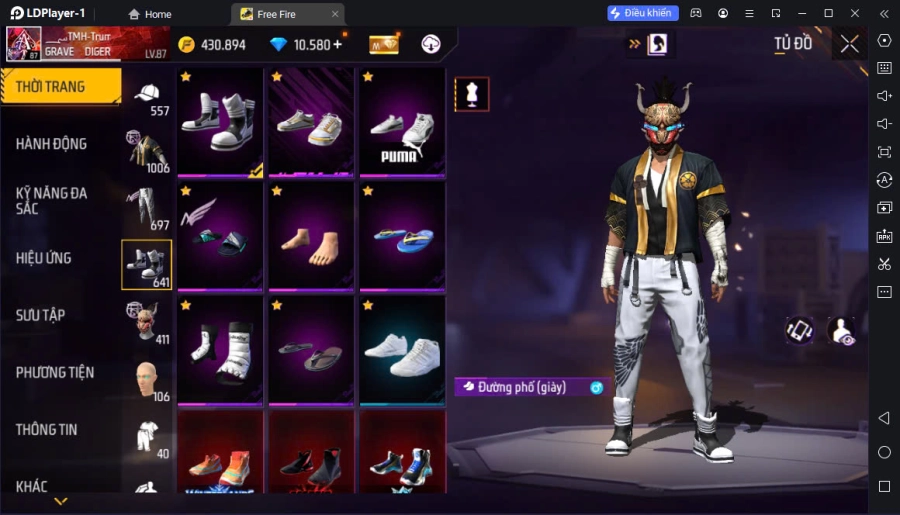
Task: Close the wardrobe with the X button
Action: (849, 43)
